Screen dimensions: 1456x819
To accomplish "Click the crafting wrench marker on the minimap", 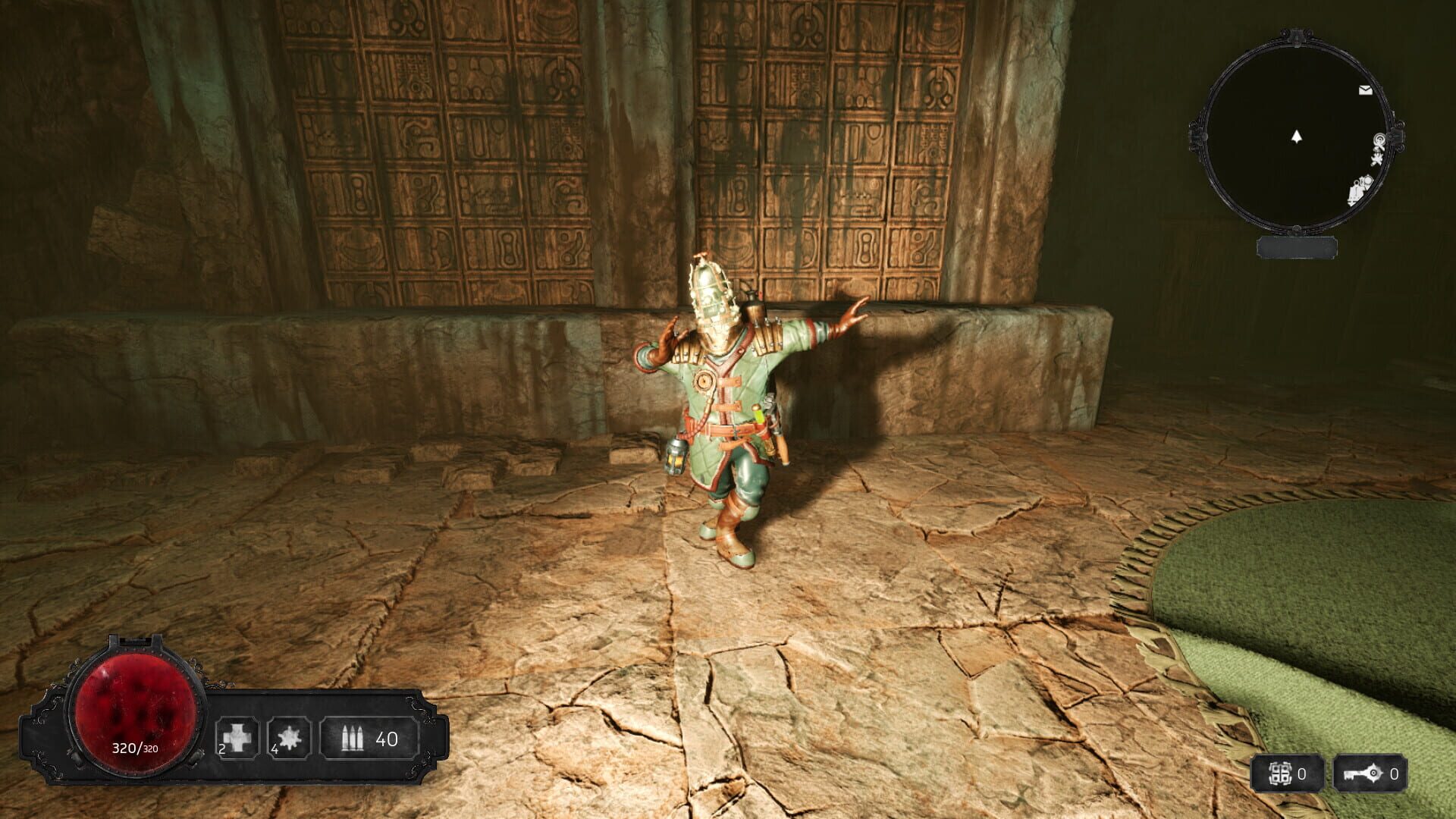I will (1379, 158).
